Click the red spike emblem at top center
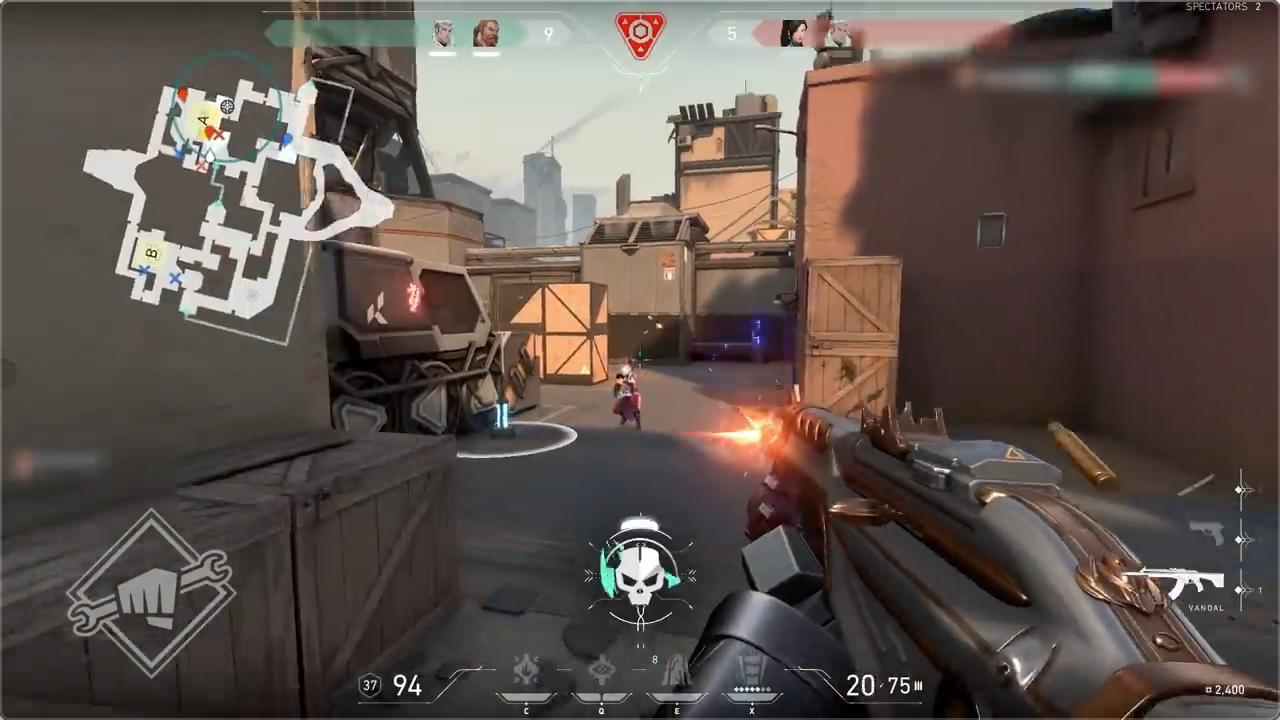Viewport: 1280px width, 720px height. click(640, 30)
